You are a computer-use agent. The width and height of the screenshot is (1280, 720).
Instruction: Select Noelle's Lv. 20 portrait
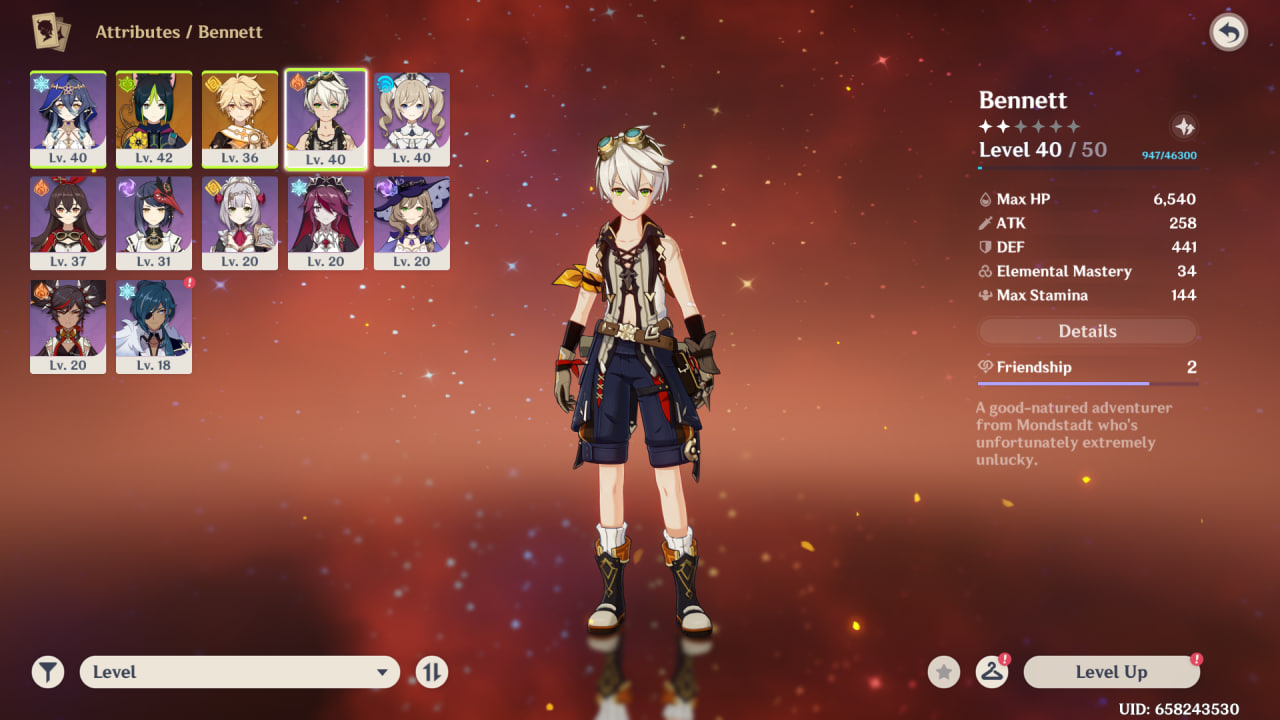point(240,222)
